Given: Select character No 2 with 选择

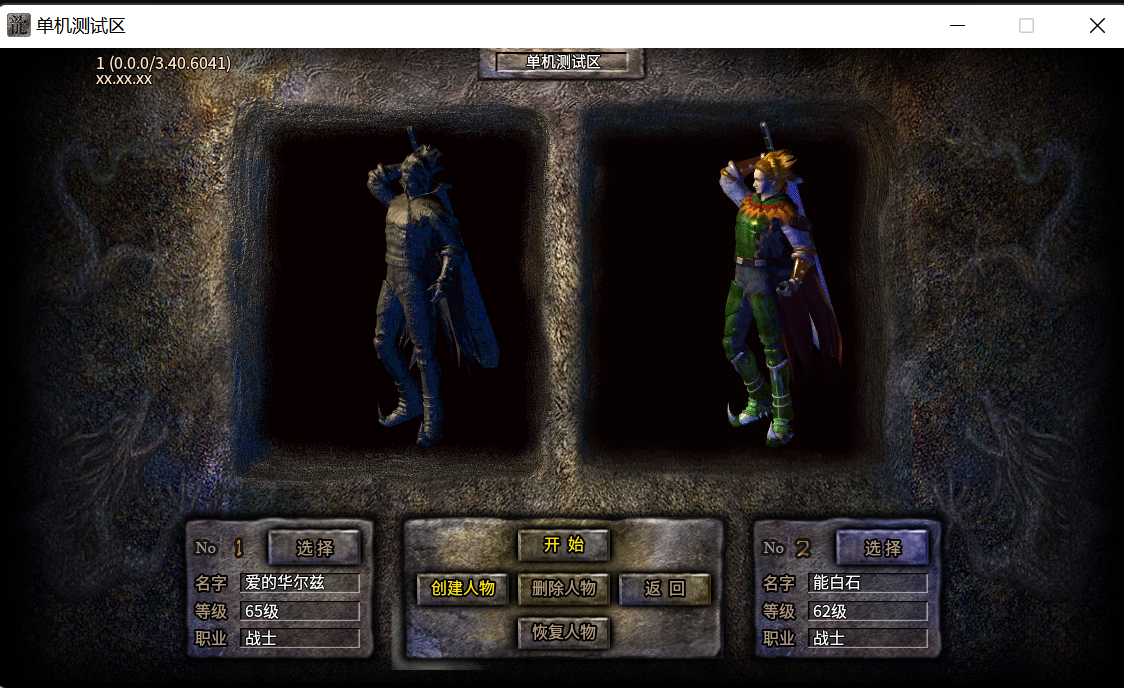Looking at the screenshot, I should [x=882, y=548].
